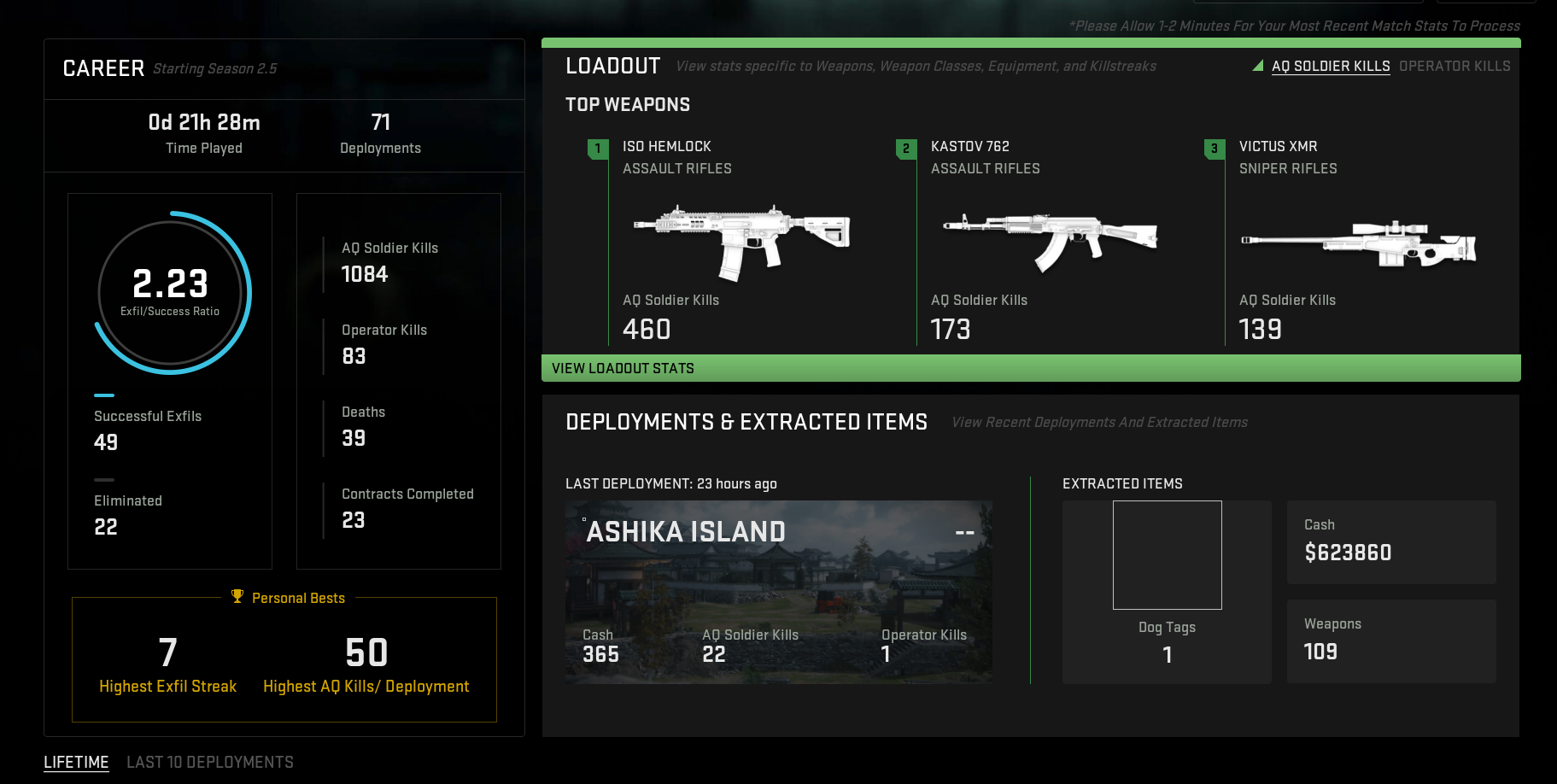Open the extracted Weapons tile

click(x=1390, y=641)
